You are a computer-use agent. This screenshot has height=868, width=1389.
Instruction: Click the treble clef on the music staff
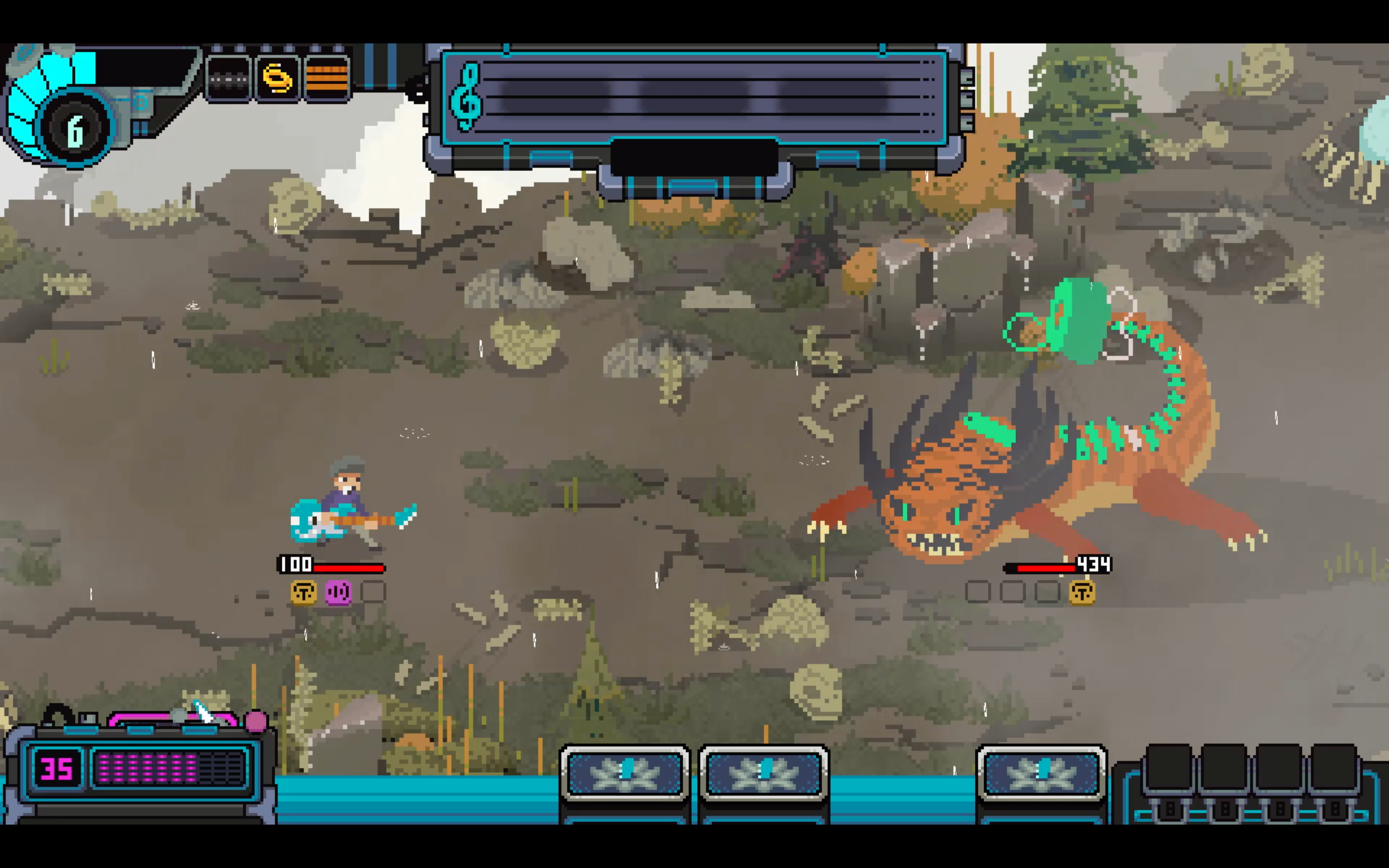point(467,96)
